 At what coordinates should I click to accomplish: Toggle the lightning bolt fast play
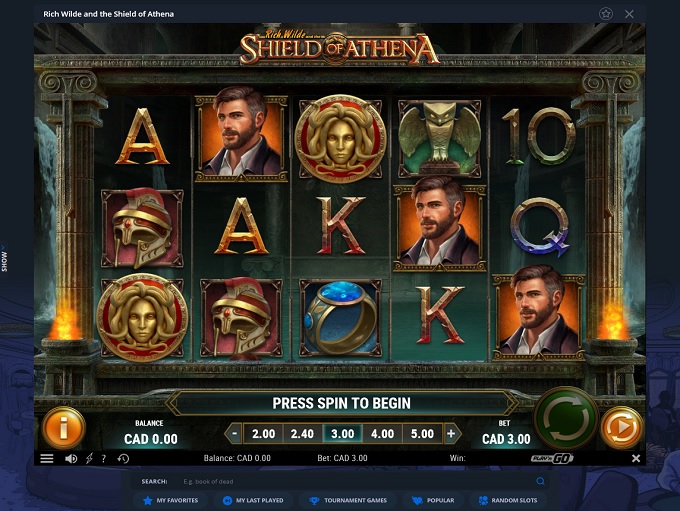click(x=89, y=459)
